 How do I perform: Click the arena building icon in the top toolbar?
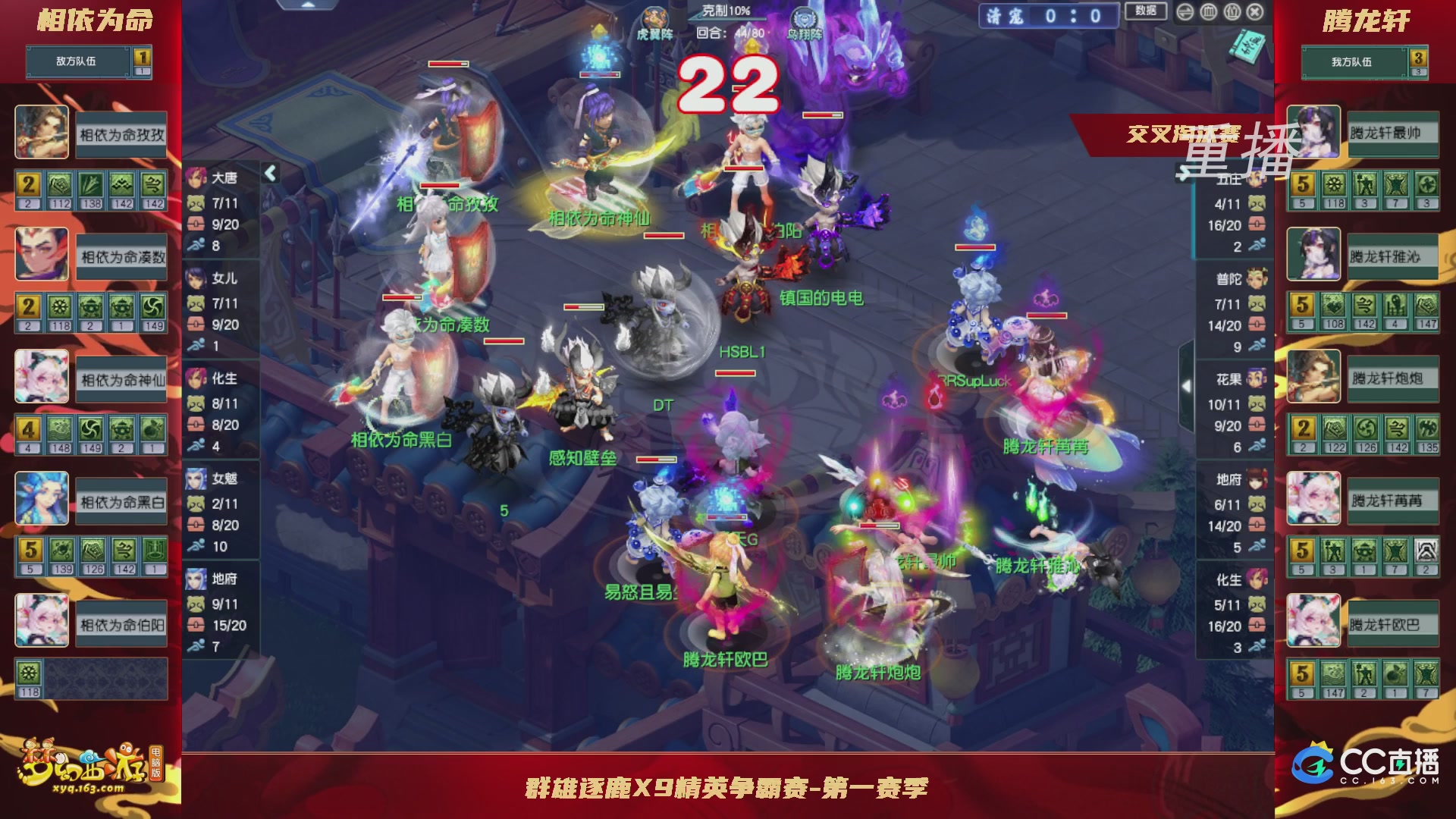[1208, 12]
